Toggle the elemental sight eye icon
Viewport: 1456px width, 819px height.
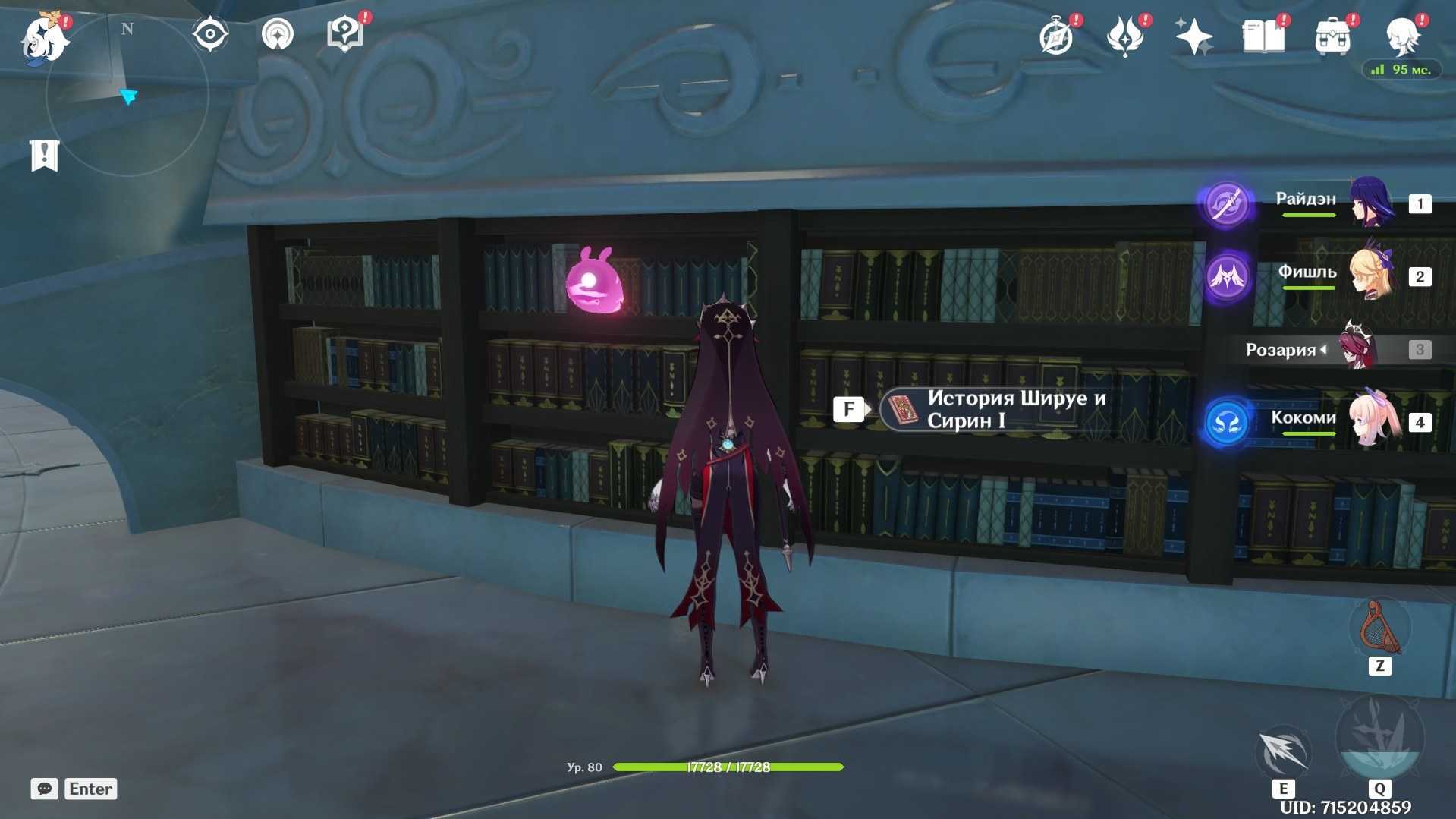pos(210,35)
